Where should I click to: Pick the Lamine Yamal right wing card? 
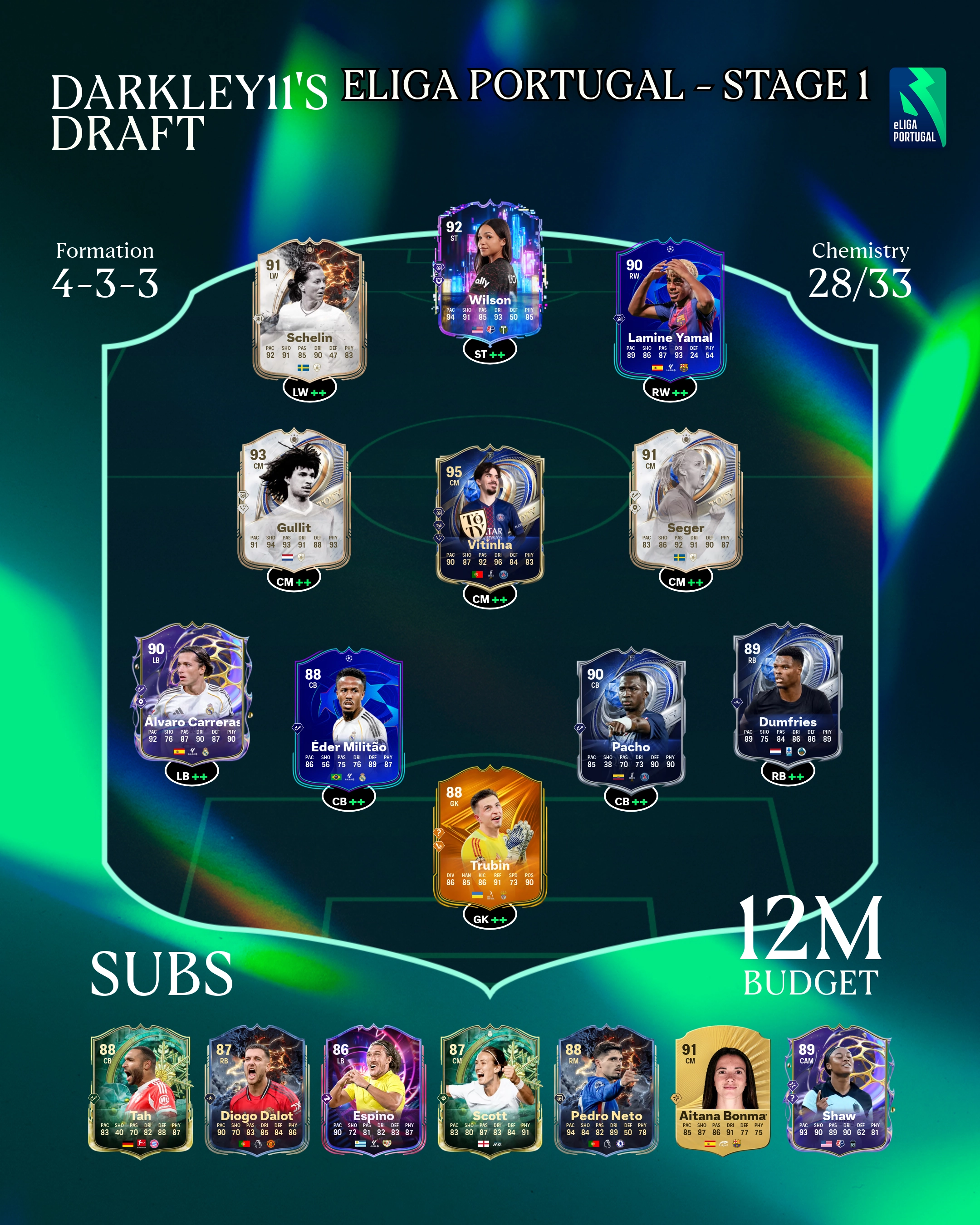click(x=670, y=310)
